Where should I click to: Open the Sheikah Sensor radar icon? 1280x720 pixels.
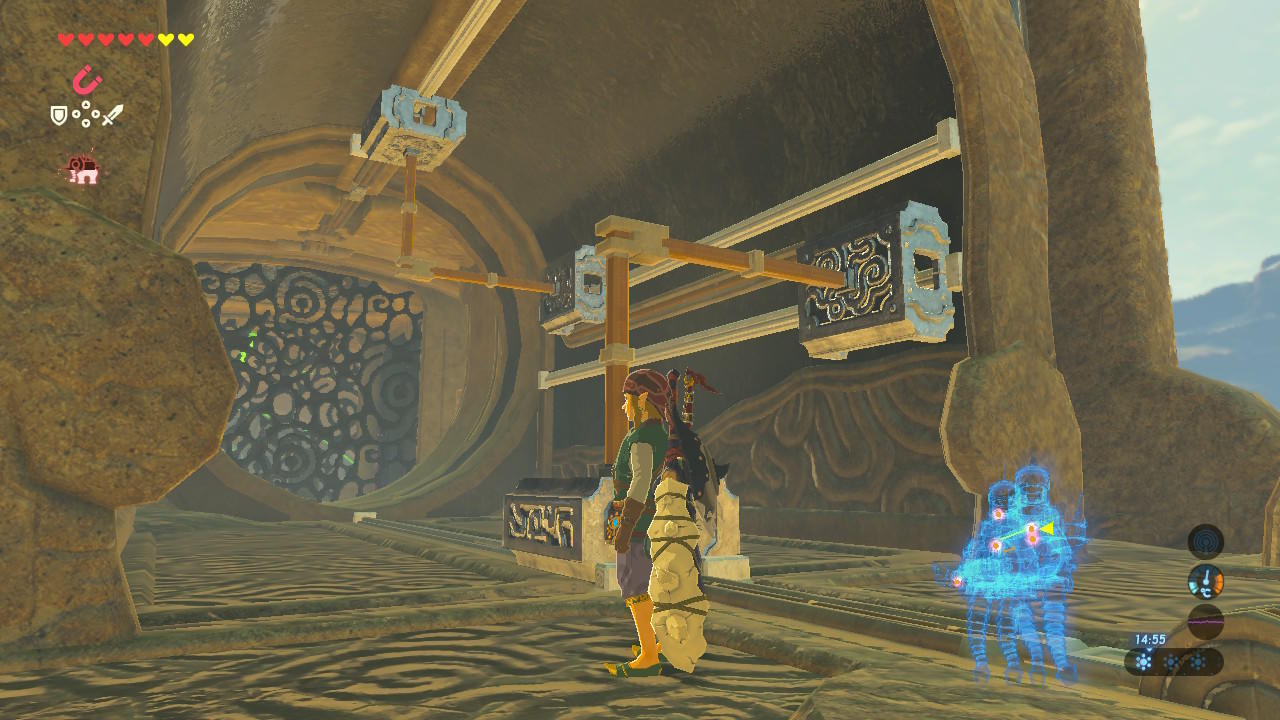click(x=1205, y=541)
